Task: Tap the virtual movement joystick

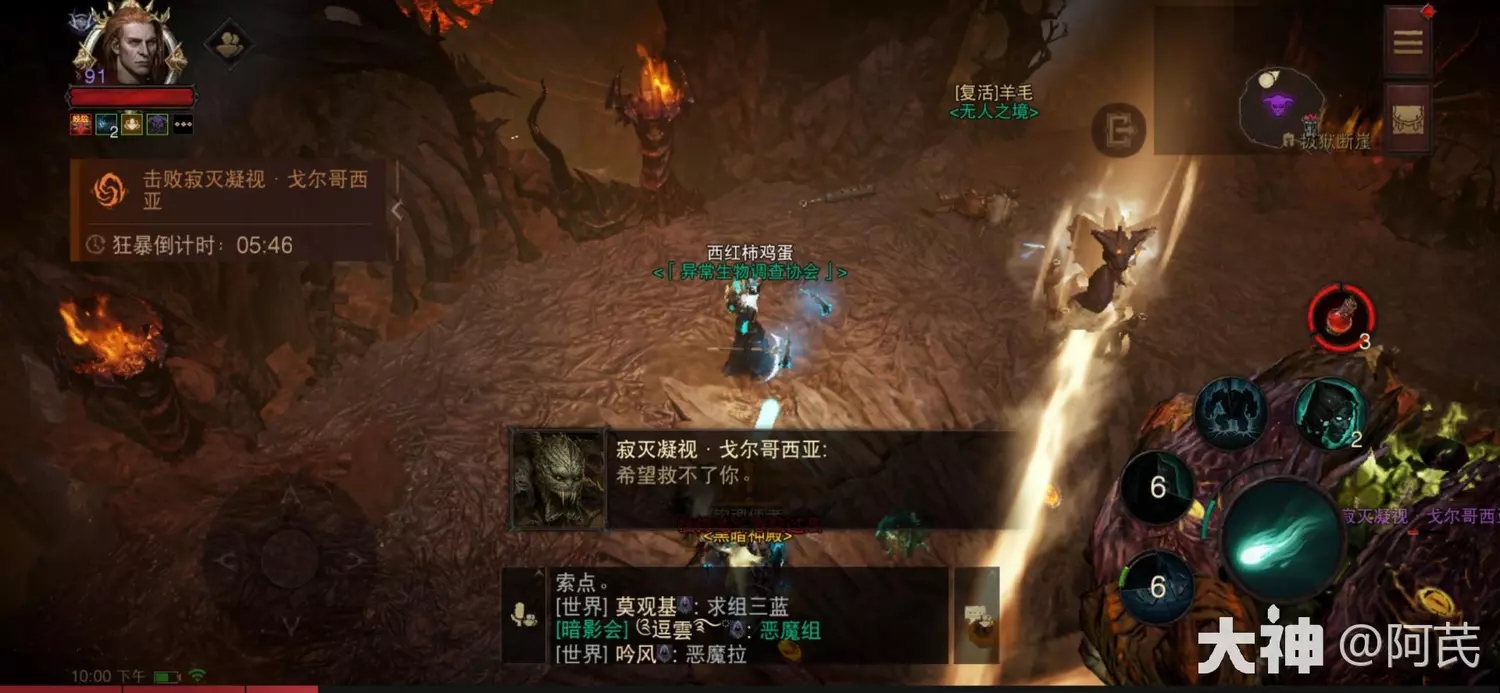Action: [x=289, y=558]
